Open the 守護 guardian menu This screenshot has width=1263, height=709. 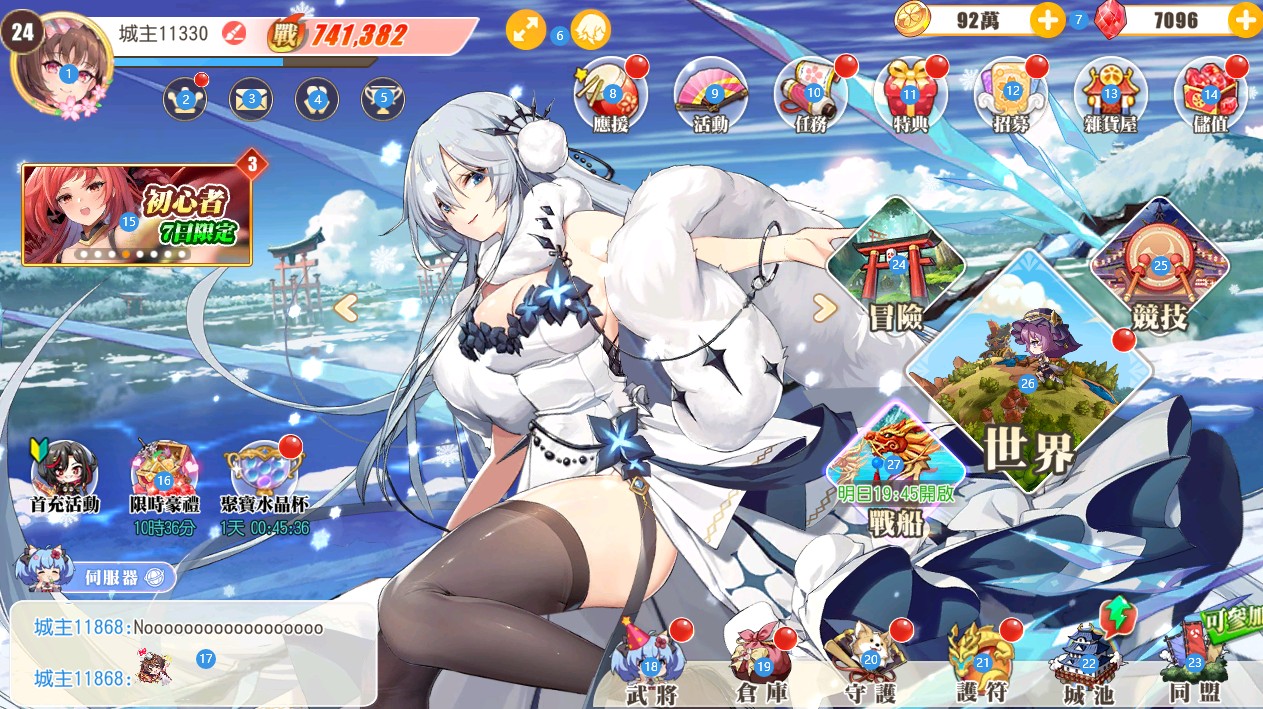pyautogui.click(x=870, y=665)
